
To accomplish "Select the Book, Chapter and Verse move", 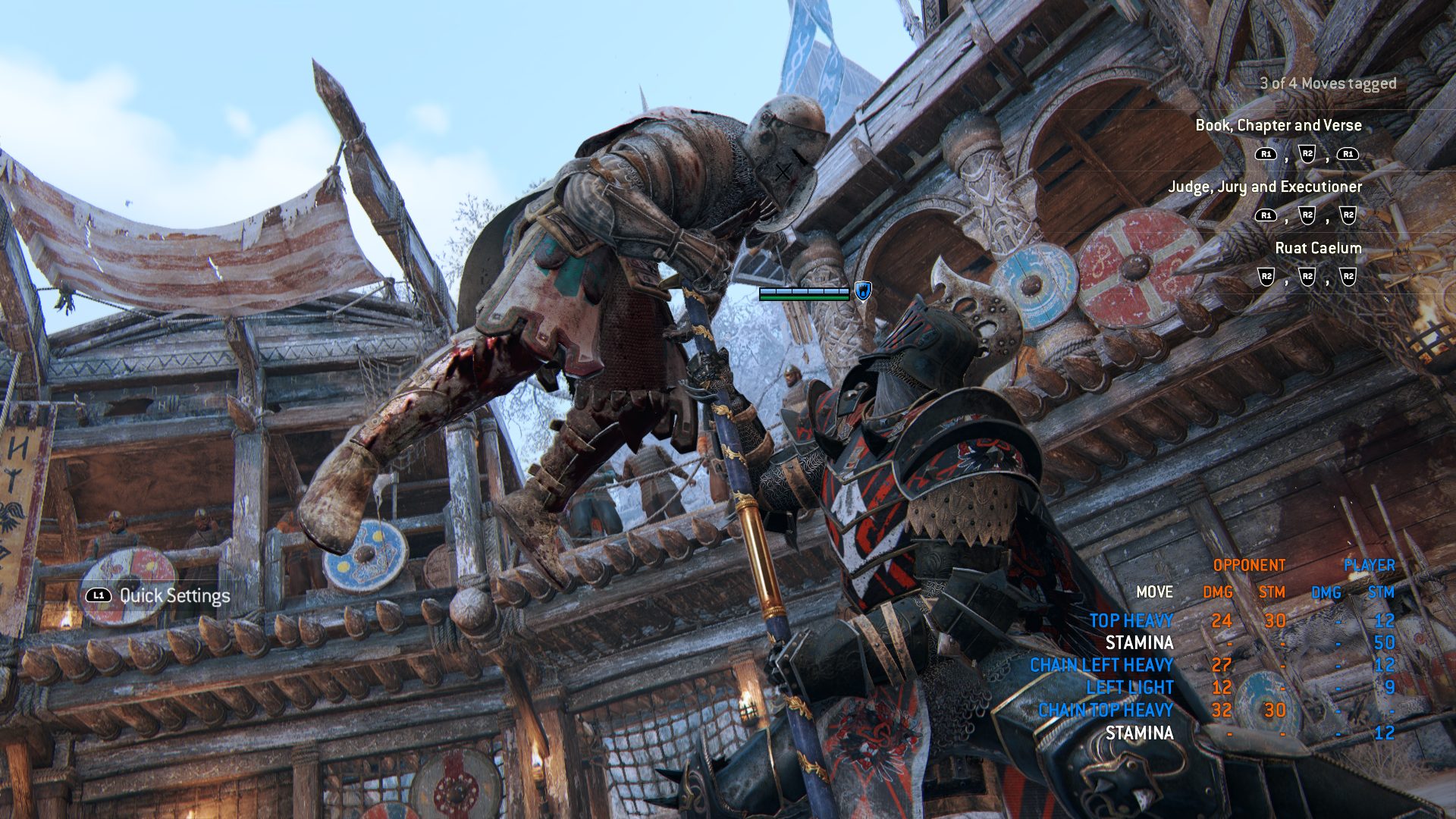I will tap(1278, 126).
